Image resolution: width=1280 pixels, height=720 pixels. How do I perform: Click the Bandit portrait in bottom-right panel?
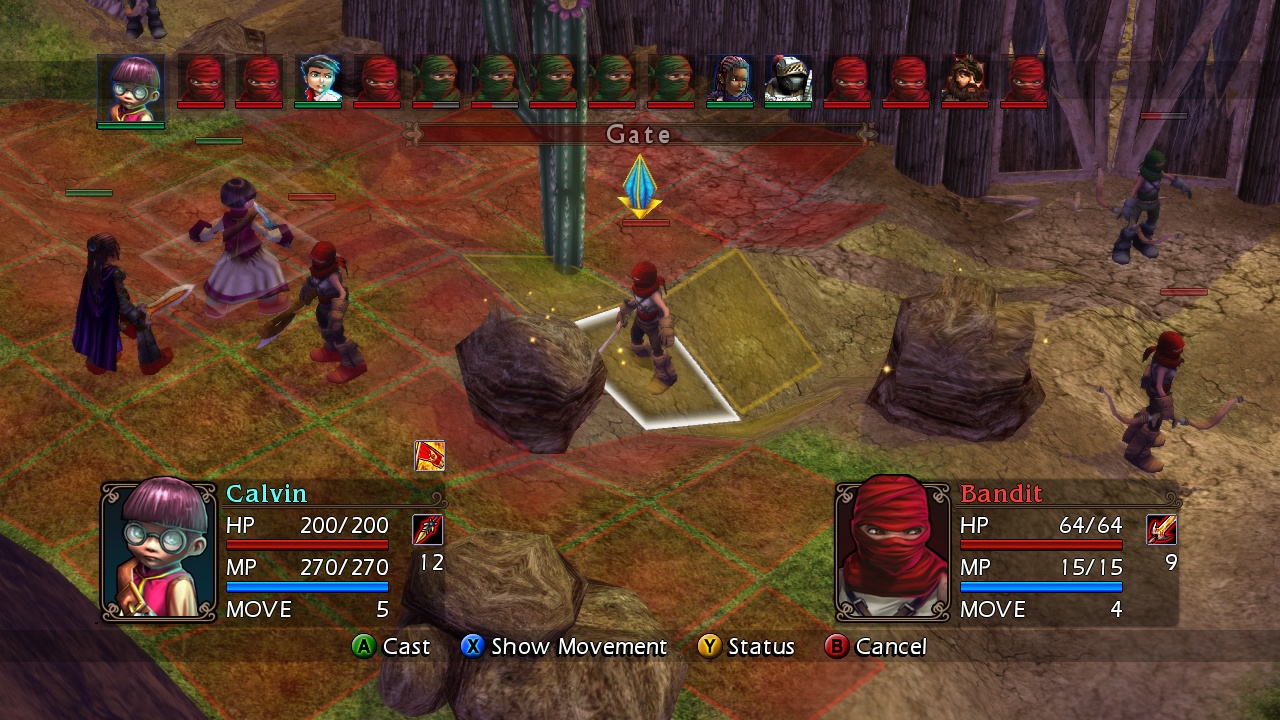(x=891, y=550)
